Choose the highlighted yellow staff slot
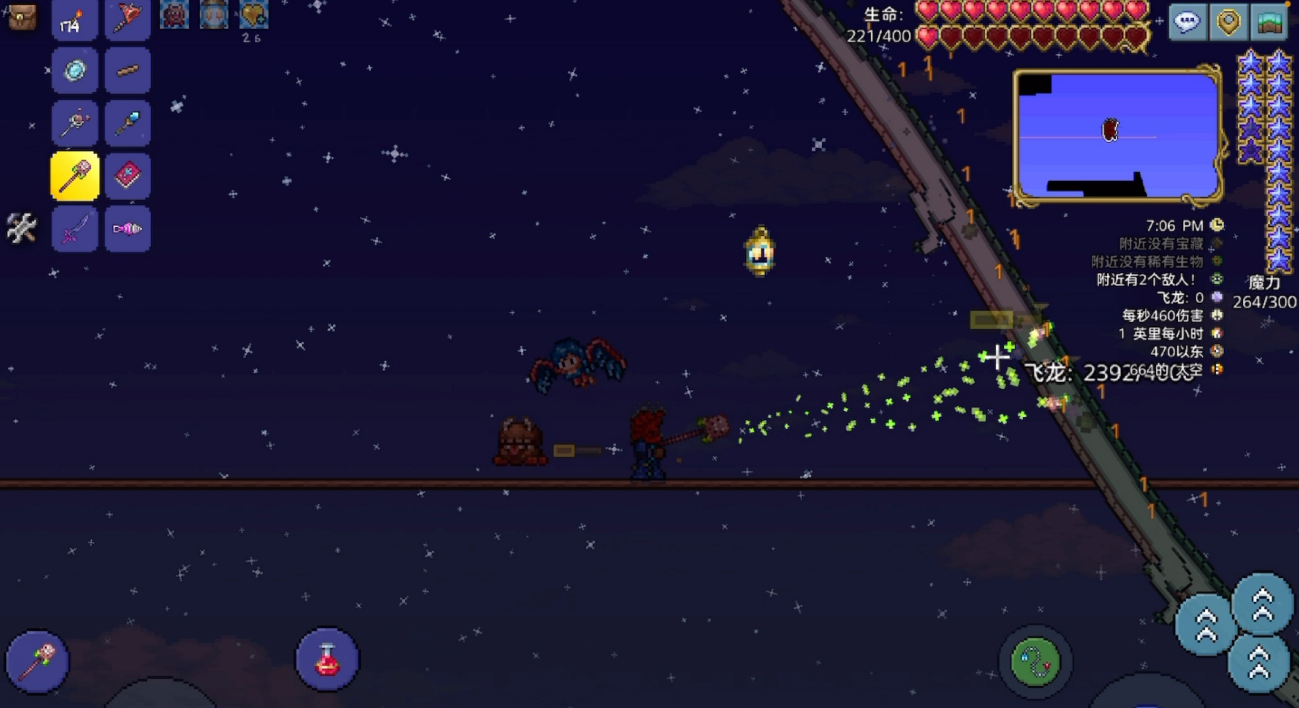 coord(75,177)
